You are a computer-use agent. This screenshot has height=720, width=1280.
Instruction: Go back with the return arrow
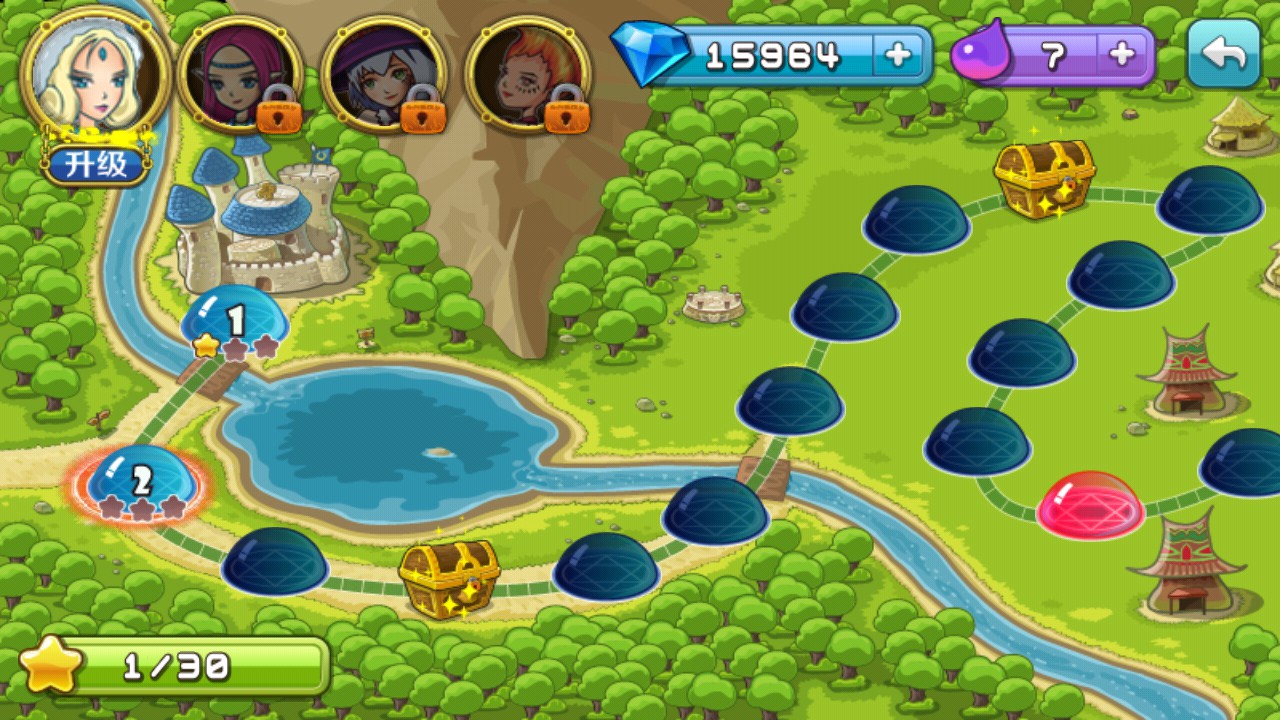(x=1224, y=54)
